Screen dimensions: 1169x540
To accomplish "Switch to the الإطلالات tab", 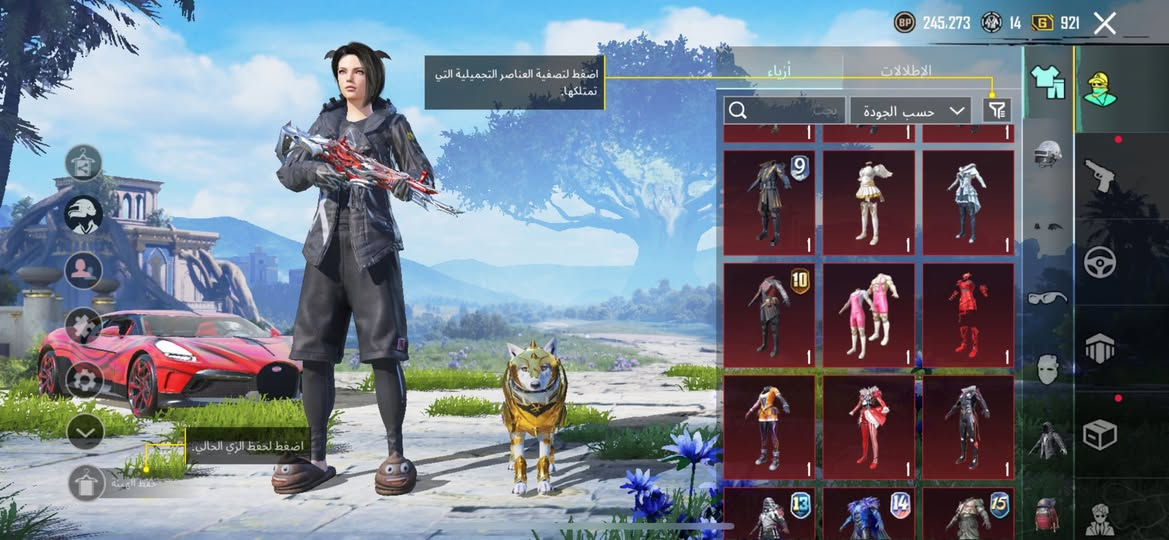I will click(x=905, y=71).
